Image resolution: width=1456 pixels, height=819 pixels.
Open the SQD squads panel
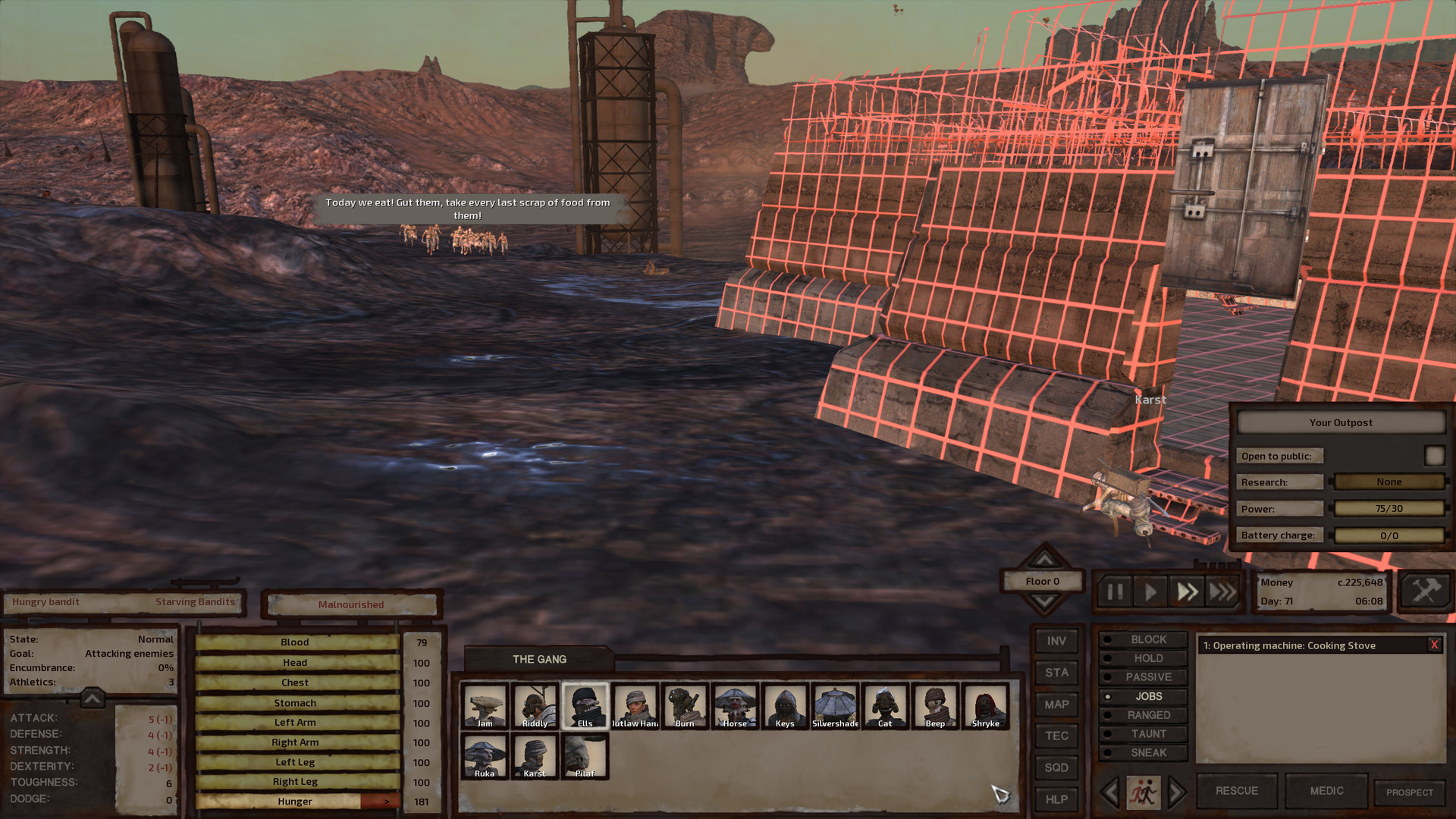(x=1056, y=767)
